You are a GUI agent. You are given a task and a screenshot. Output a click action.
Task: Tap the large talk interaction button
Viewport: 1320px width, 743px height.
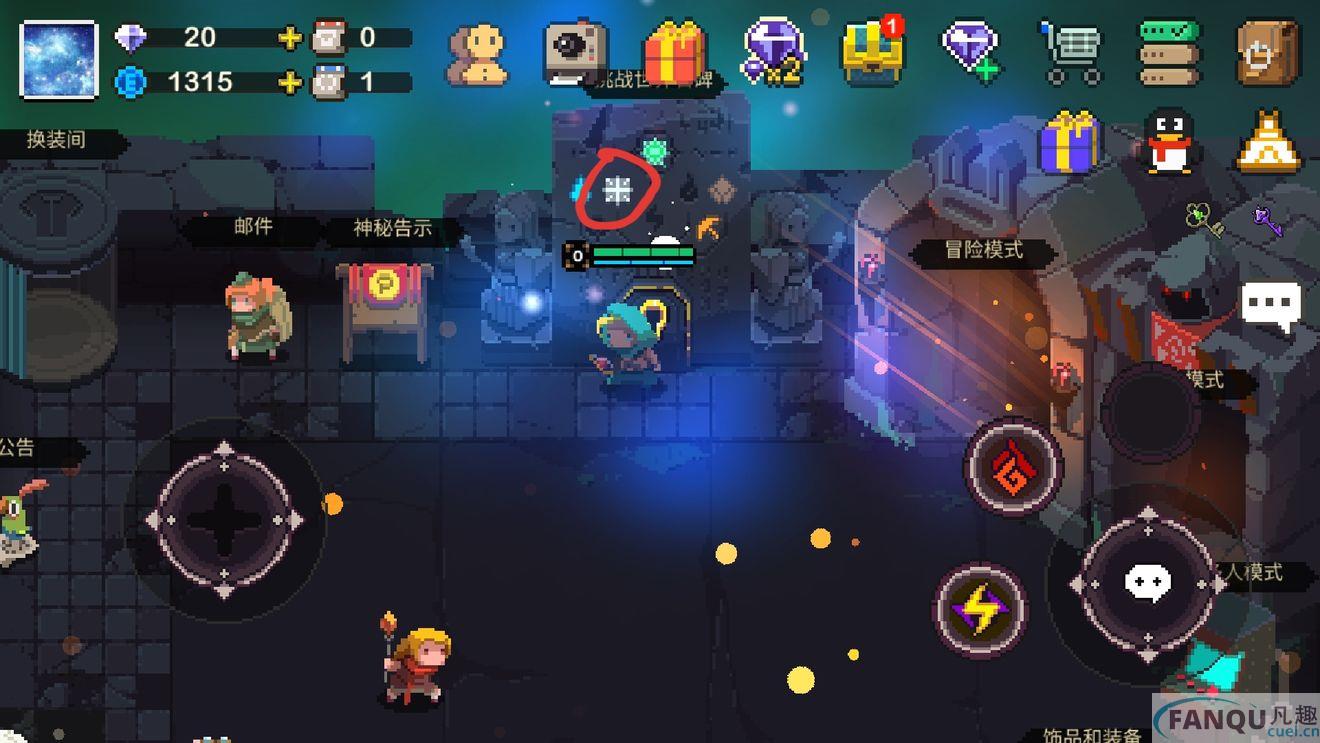[x=1147, y=582]
